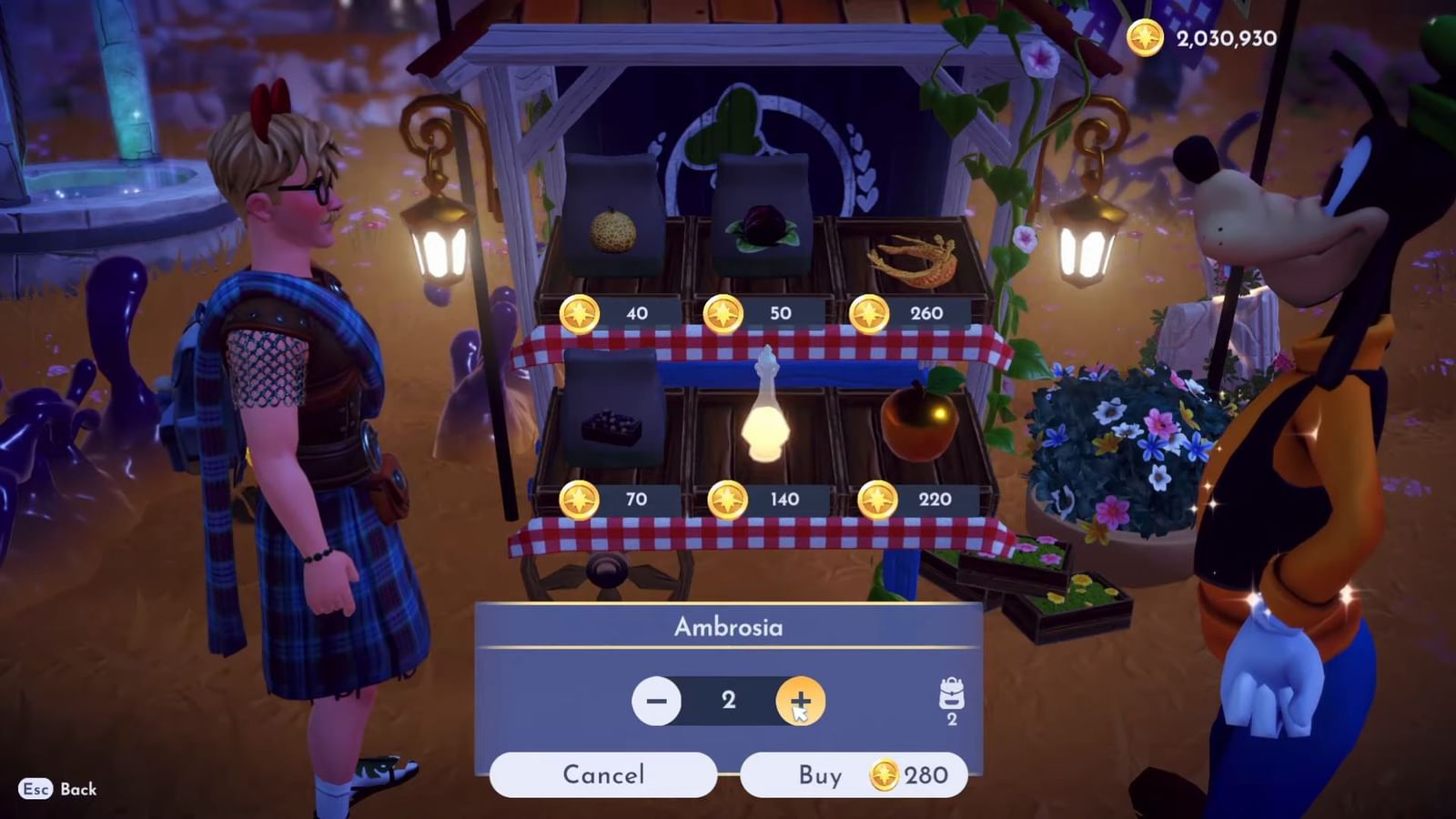Click the Star Coin balance icon top right
Screen dimensions: 1456x819
1146,39
